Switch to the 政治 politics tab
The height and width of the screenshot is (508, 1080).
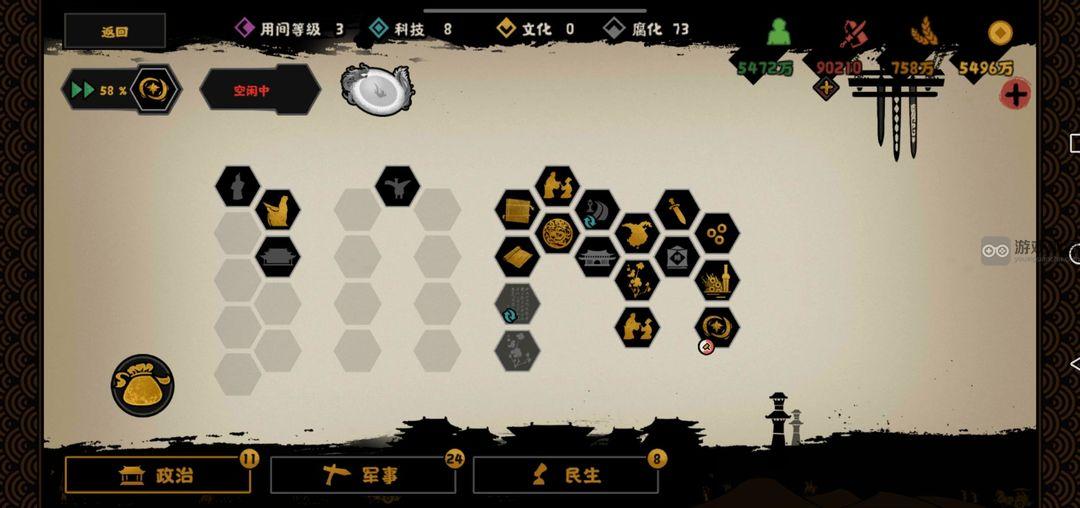click(158, 476)
